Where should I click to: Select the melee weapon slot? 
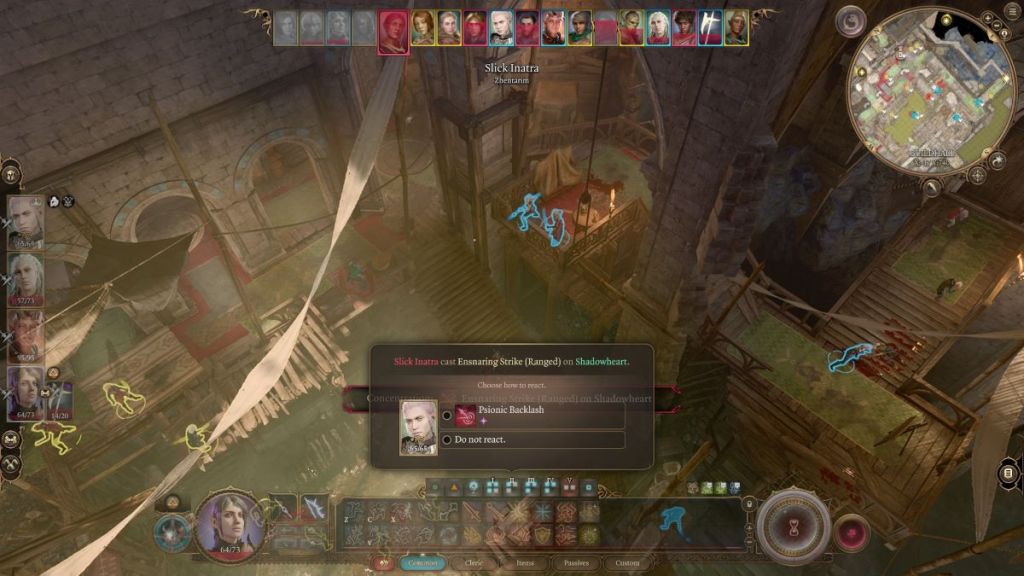click(x=283, y=508)
